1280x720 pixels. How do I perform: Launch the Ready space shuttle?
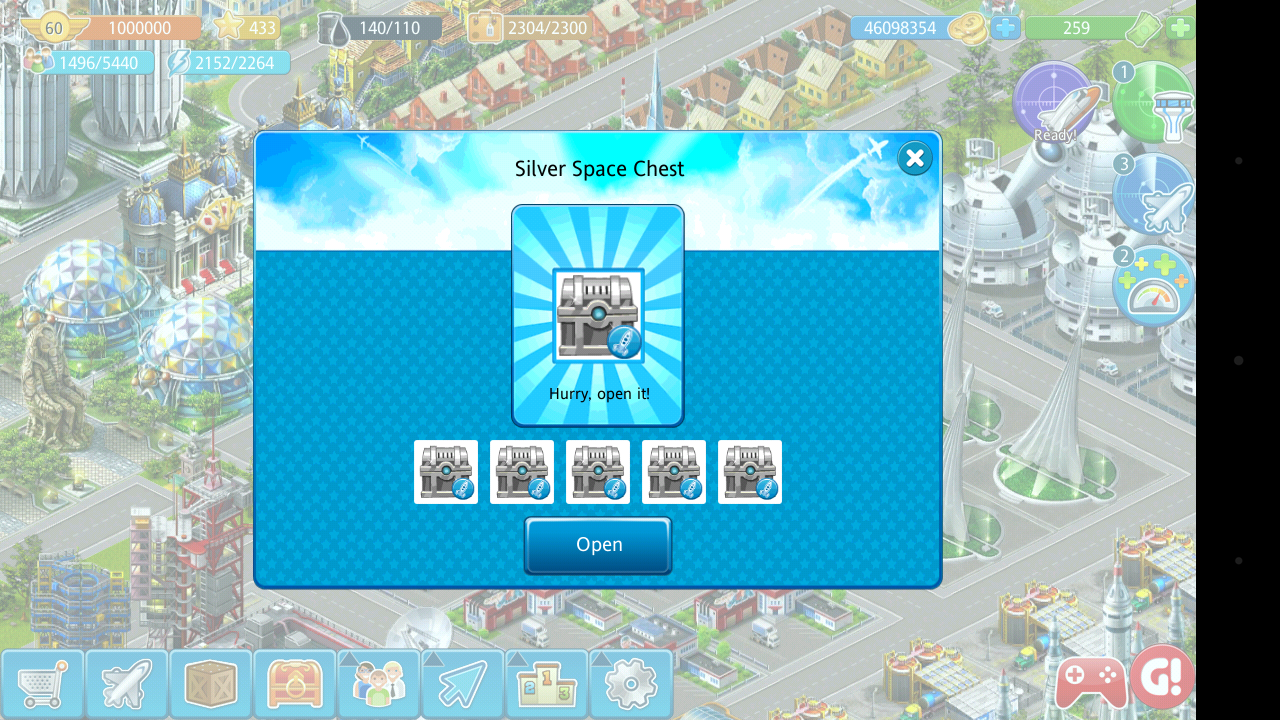pos(1056,105)
